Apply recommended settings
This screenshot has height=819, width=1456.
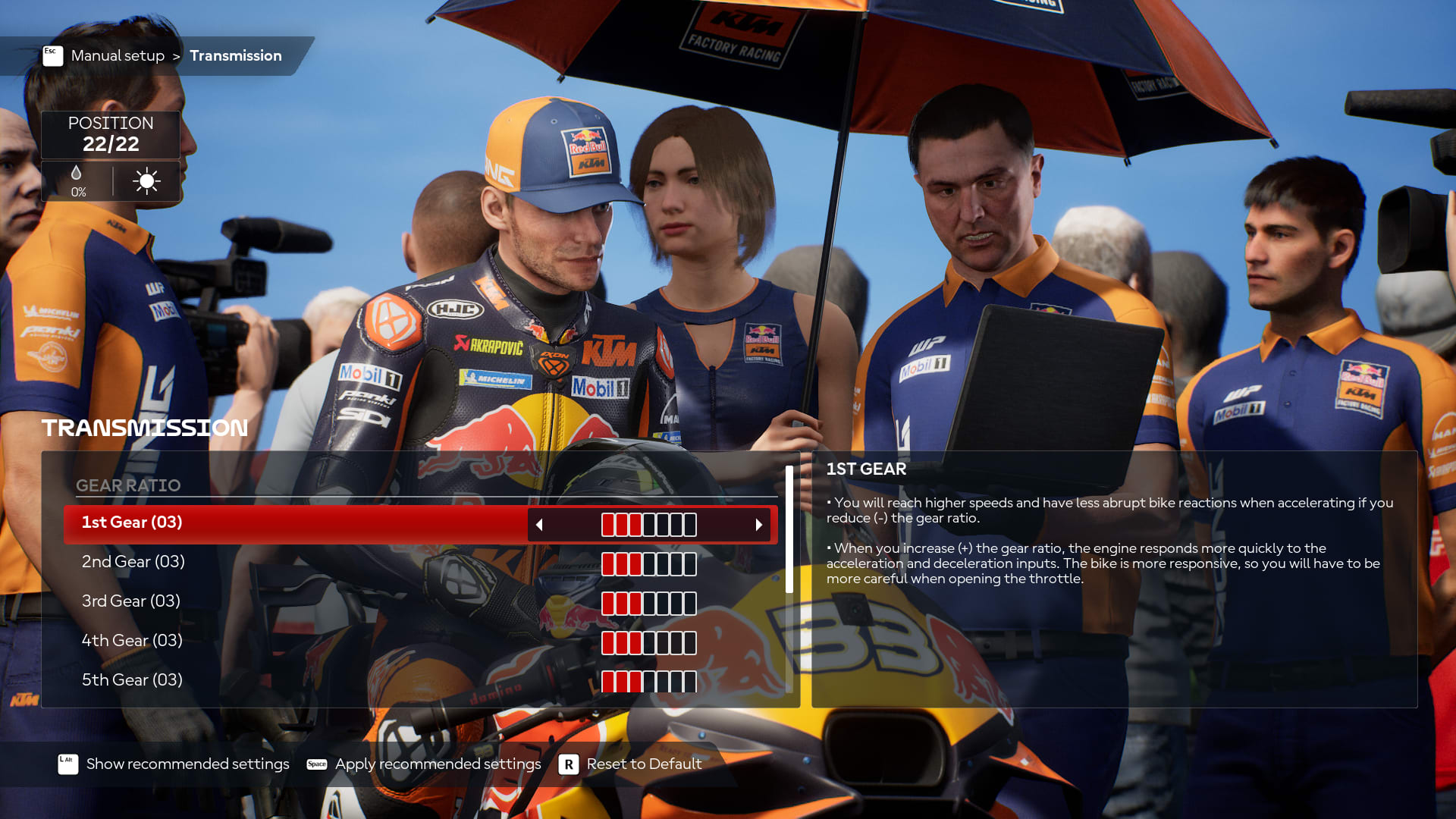(x=438, y=764)
